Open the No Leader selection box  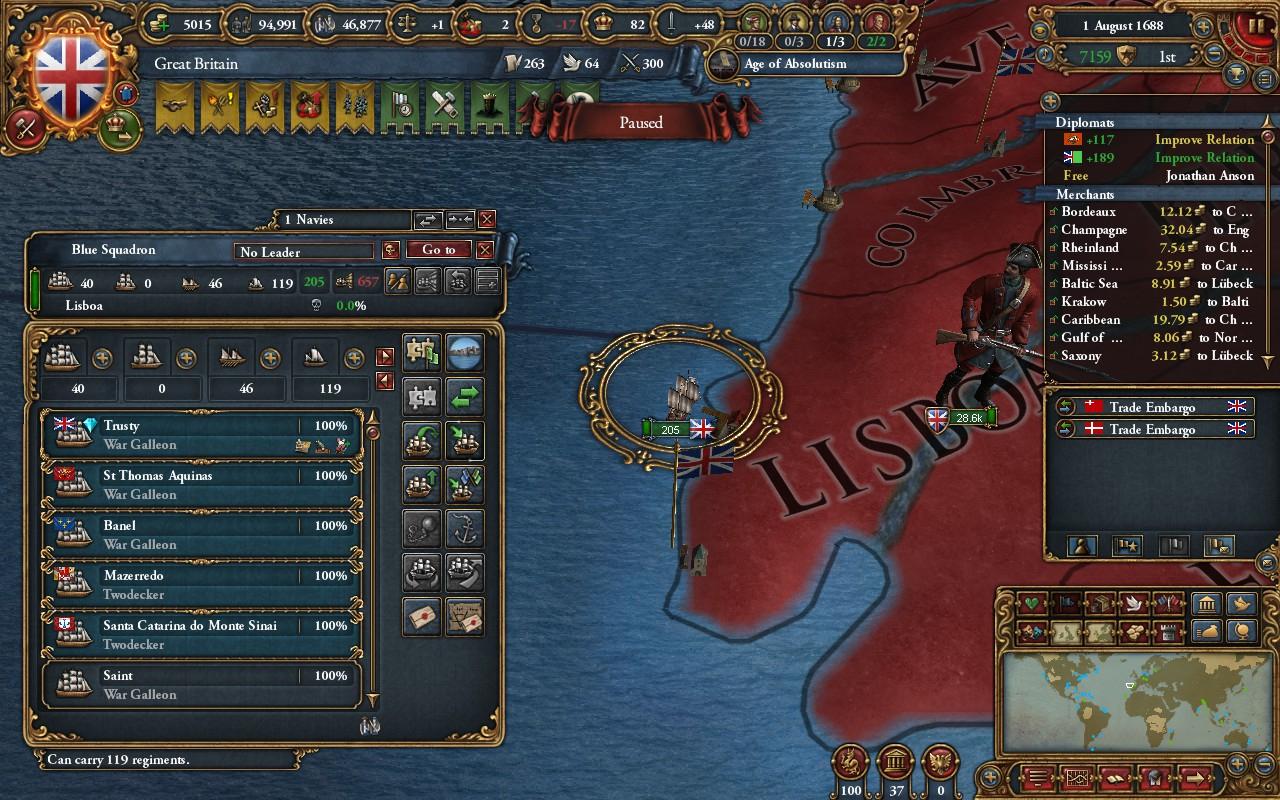coord(303,252)
